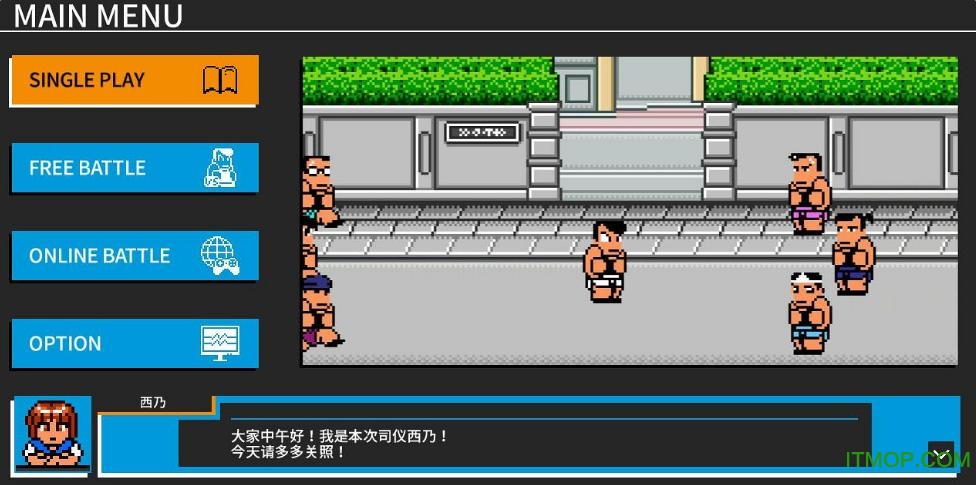The width and height of the screenshot is (976, 485).
Task: Click the game preview thumbnail
Action: [x=629, y=210]
